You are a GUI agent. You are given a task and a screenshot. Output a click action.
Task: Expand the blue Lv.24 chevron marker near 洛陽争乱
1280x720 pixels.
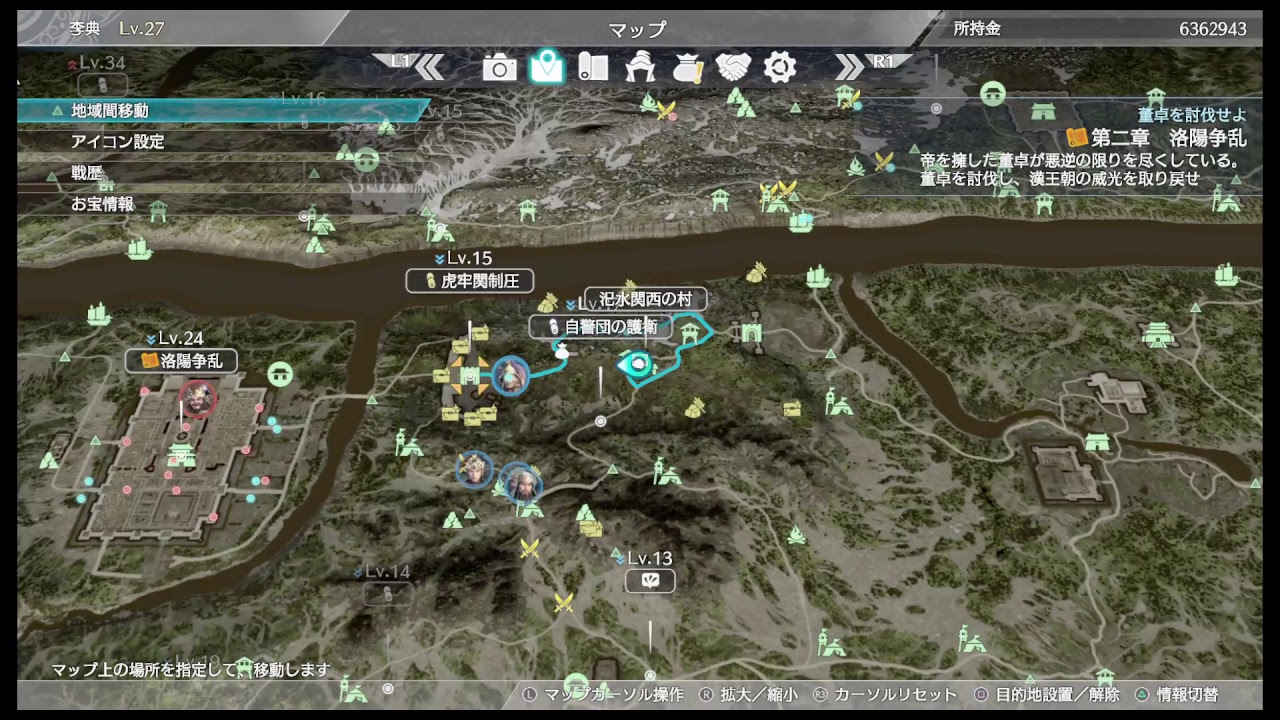pyautogui.click(x=152, y=340)
